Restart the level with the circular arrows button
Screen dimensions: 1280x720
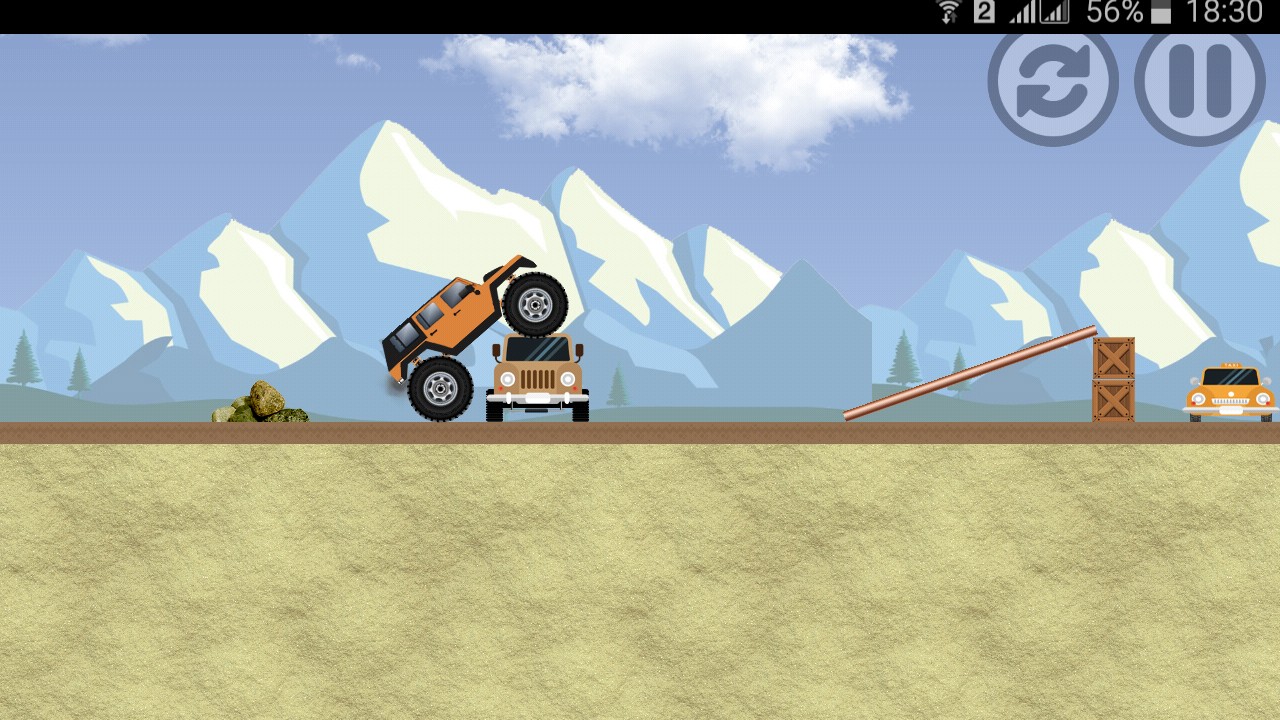point(1053,83)
